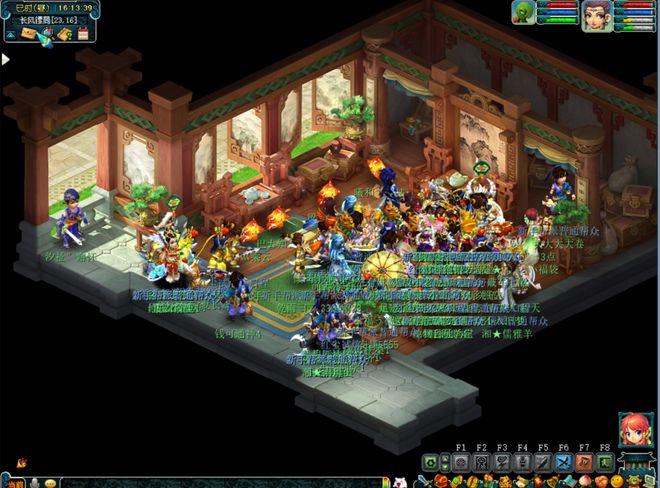Click the red-haired girl portrait
The height and width of the screenshot is (488, 660).
(633, 429)
